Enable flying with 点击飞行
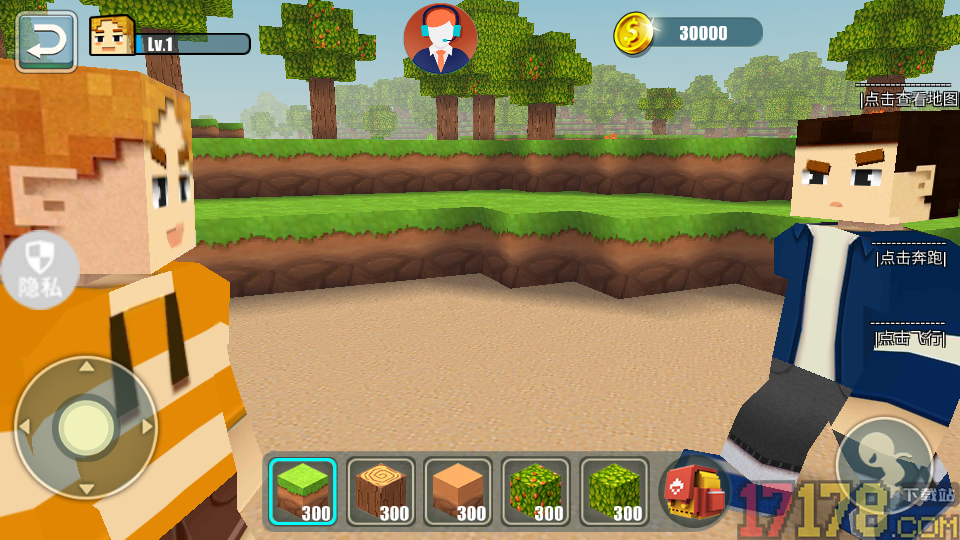The width and height of the screenshot is (960, 540). pyautogui.click(x=909, y=338)
